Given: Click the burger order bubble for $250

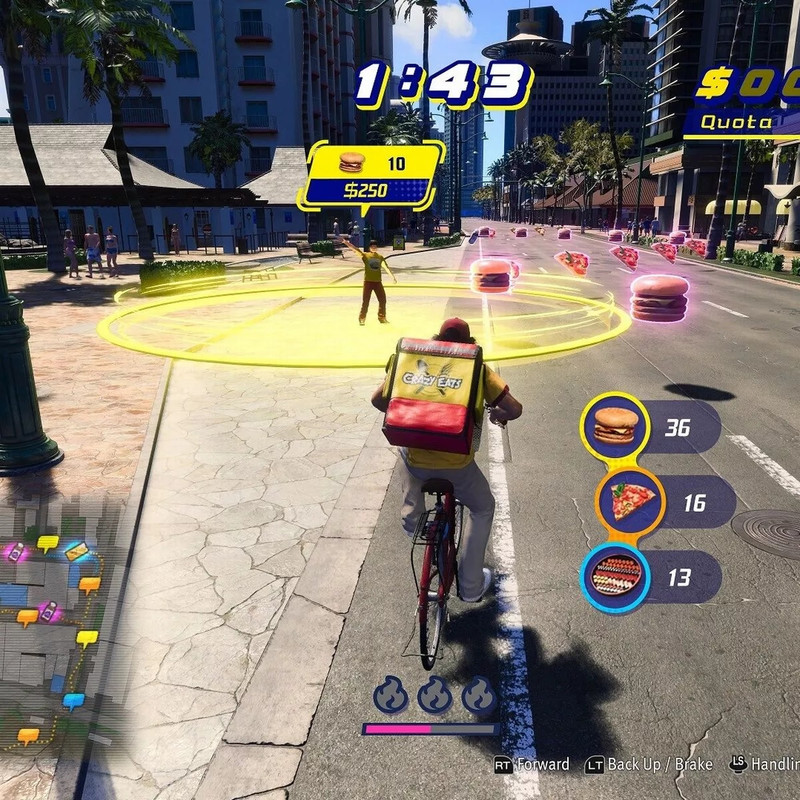Looking at the screenshot, I should click(373, 175).
